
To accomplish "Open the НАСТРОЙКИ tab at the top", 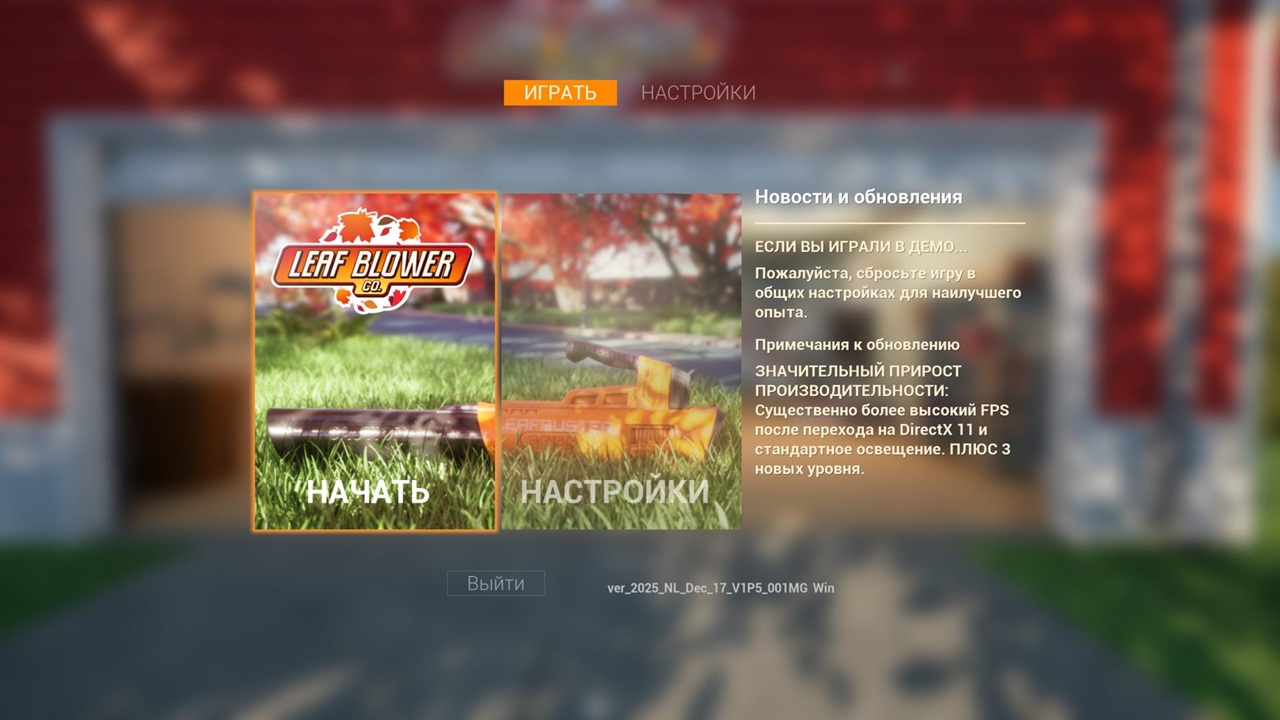I will (x=697, y=92).
